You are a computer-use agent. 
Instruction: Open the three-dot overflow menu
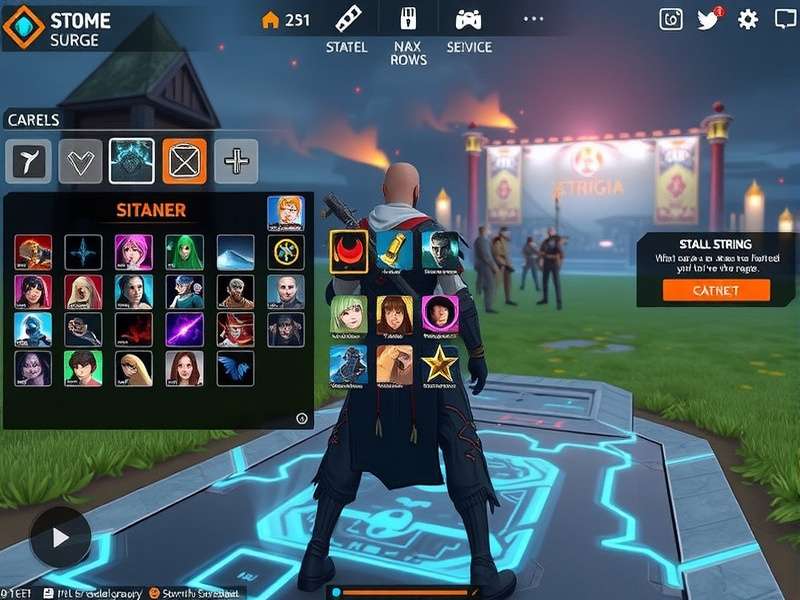[533, 19]
